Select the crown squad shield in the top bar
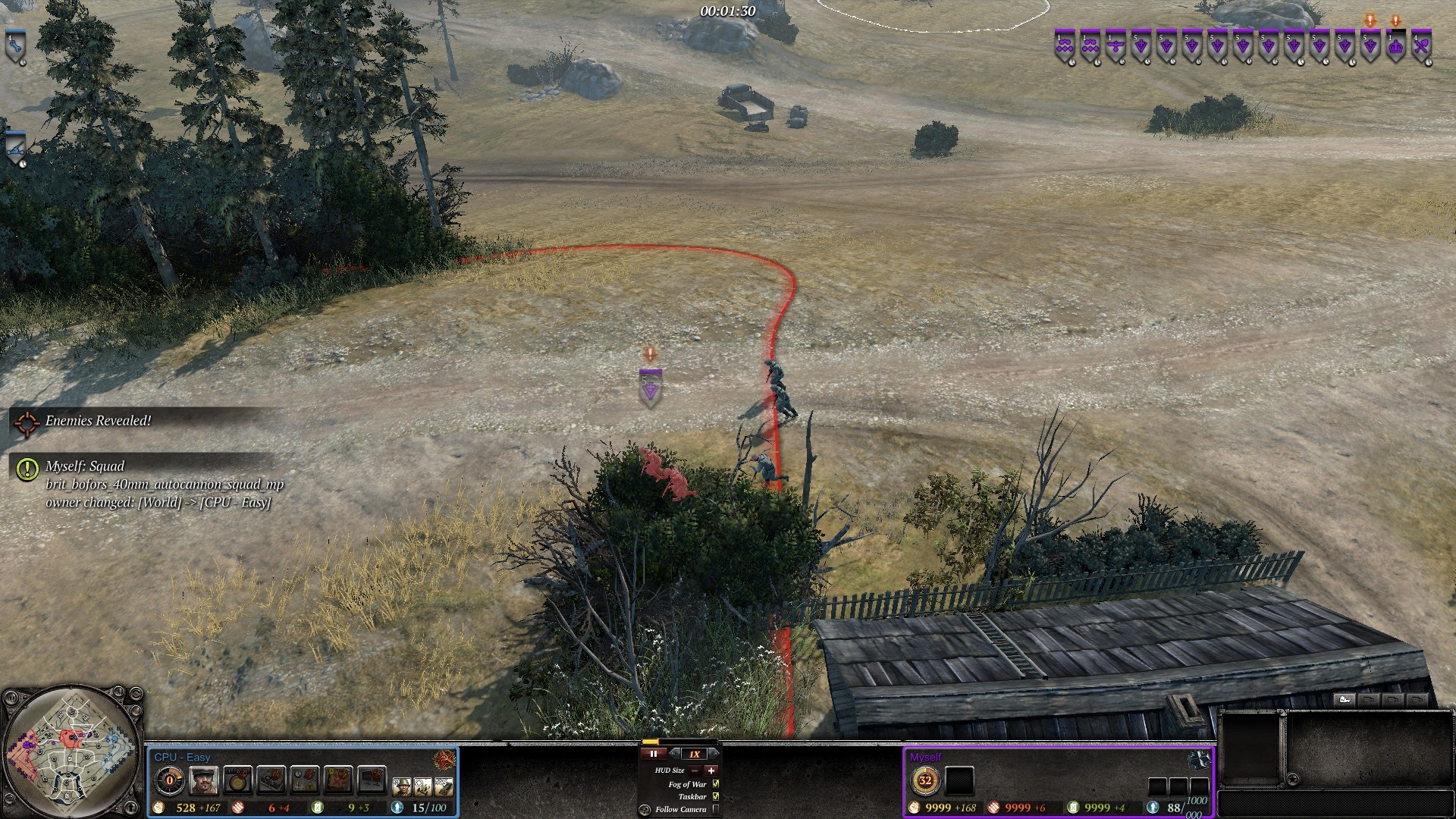The height and width of the screenshot is (819, 1456). pos(1396,47)
